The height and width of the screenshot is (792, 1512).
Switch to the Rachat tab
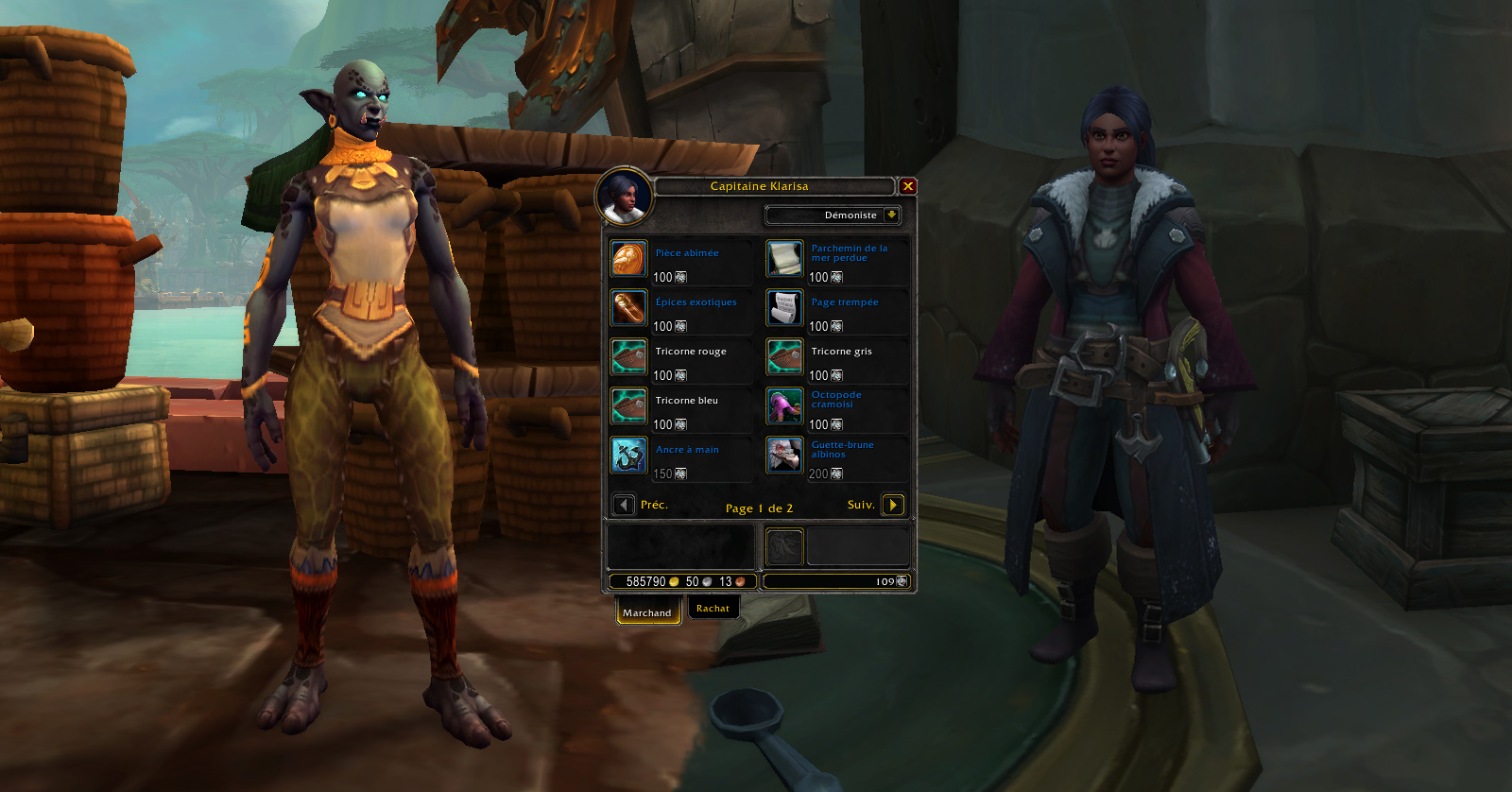click(x=713, y=608)
